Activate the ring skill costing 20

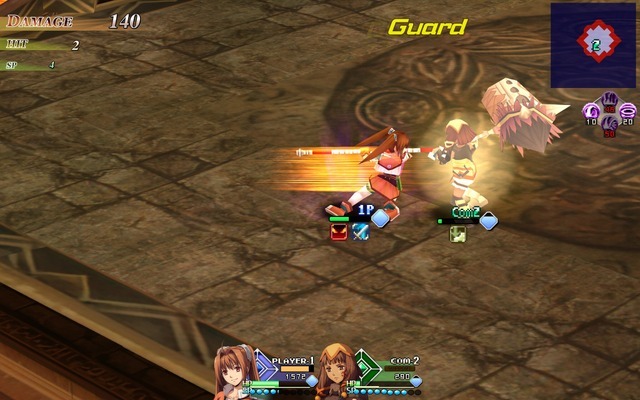pos(627,111)
